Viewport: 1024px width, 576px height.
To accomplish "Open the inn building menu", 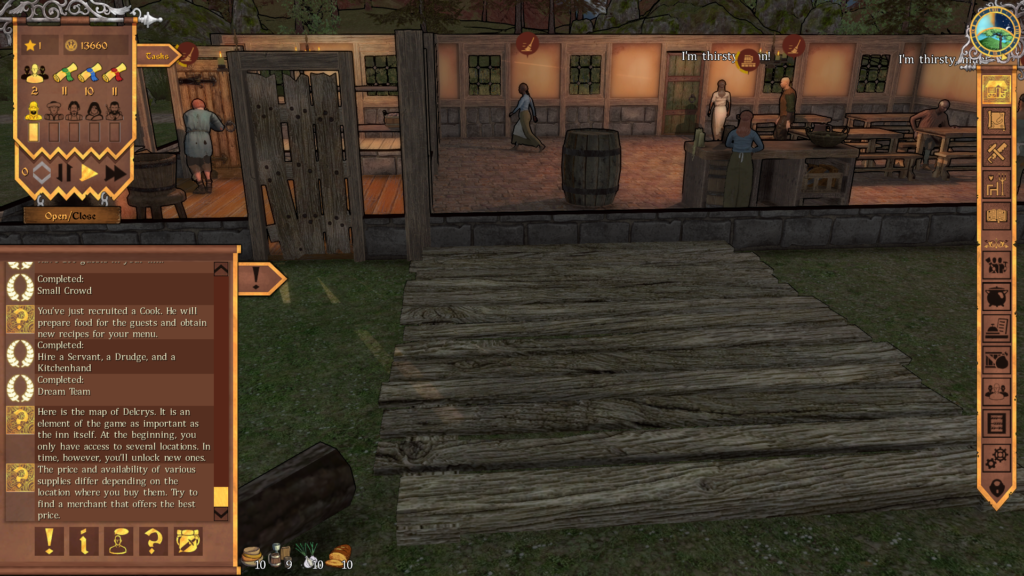I will click(996, 89).
